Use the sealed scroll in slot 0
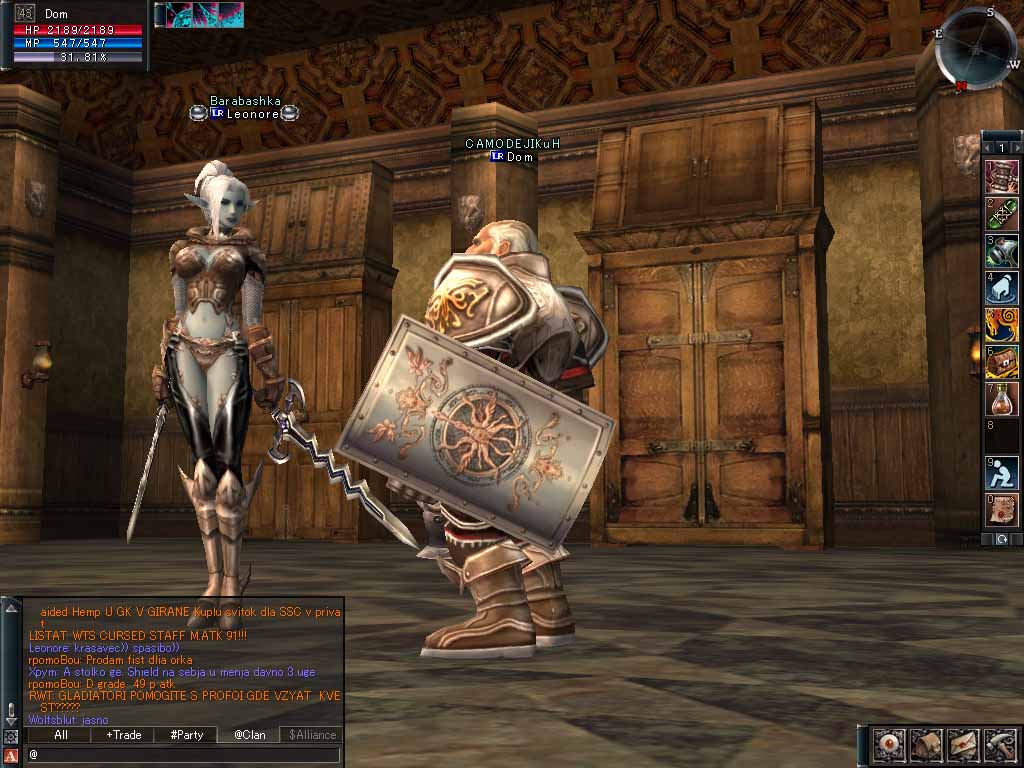 pyautogui.click(x=1002, y=509)
